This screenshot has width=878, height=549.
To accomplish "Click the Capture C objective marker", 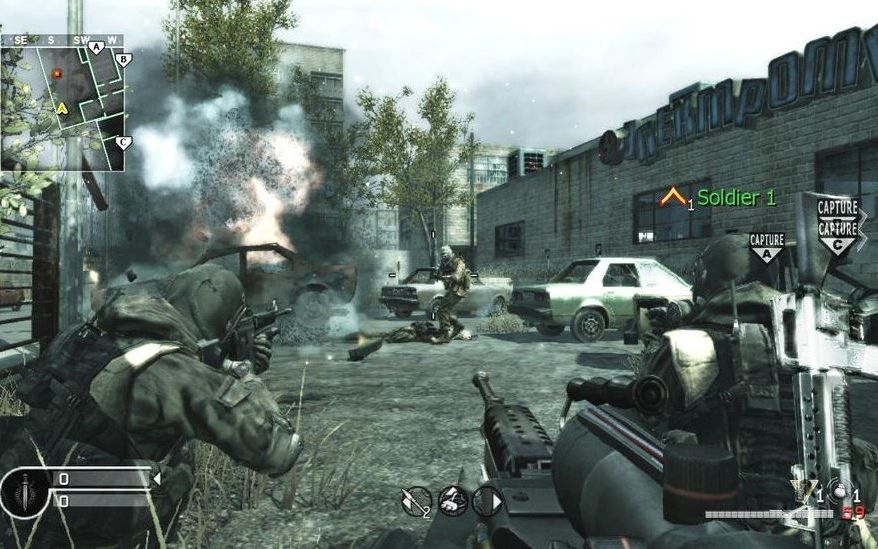I will (x=836, y=233).
